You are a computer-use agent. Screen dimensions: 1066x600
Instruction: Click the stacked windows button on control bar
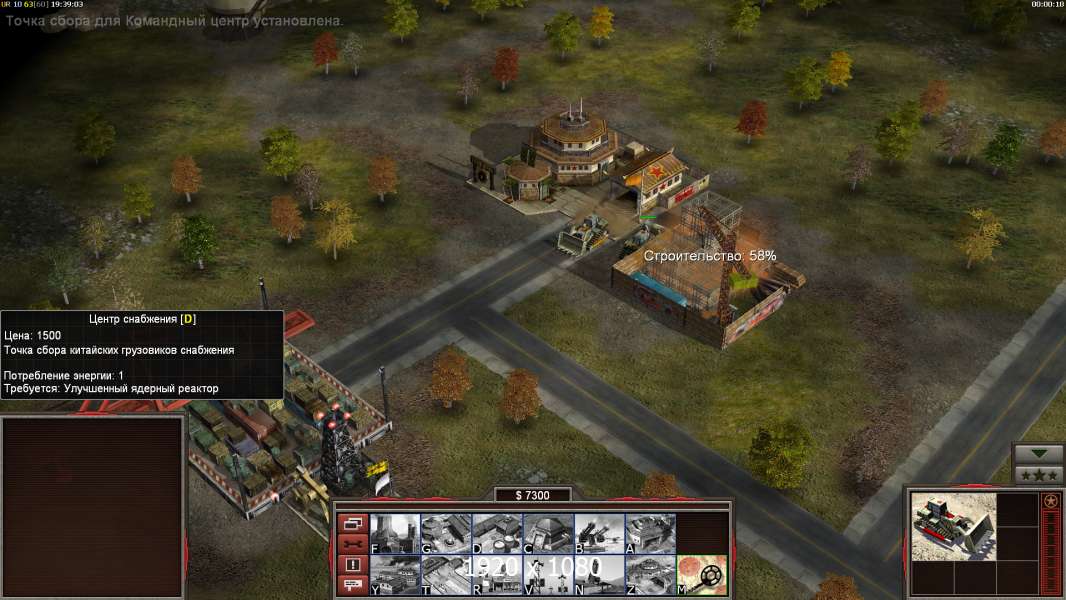pyautogui.click(x=353, y=523)
